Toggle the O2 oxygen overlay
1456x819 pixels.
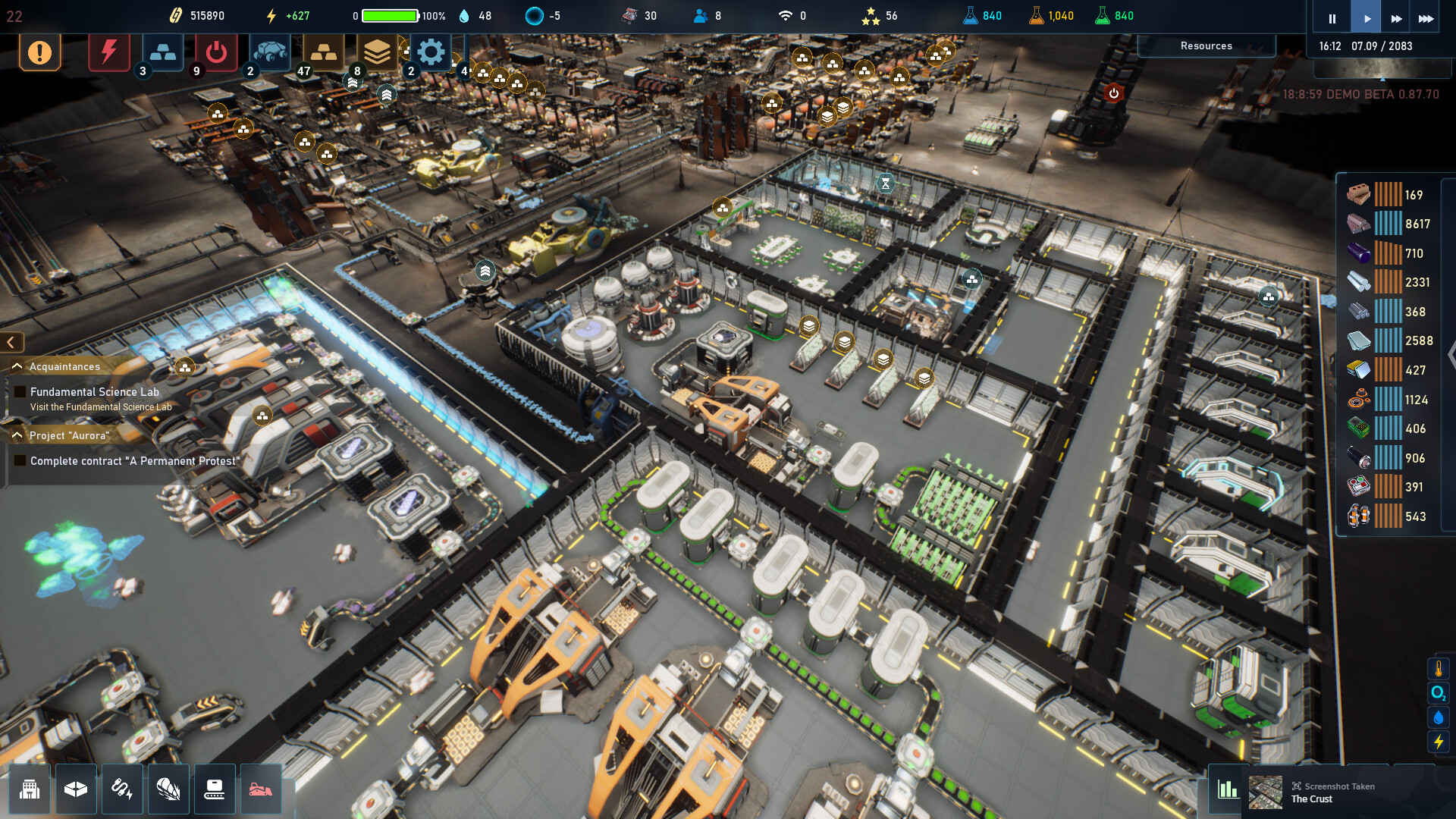1438,694
